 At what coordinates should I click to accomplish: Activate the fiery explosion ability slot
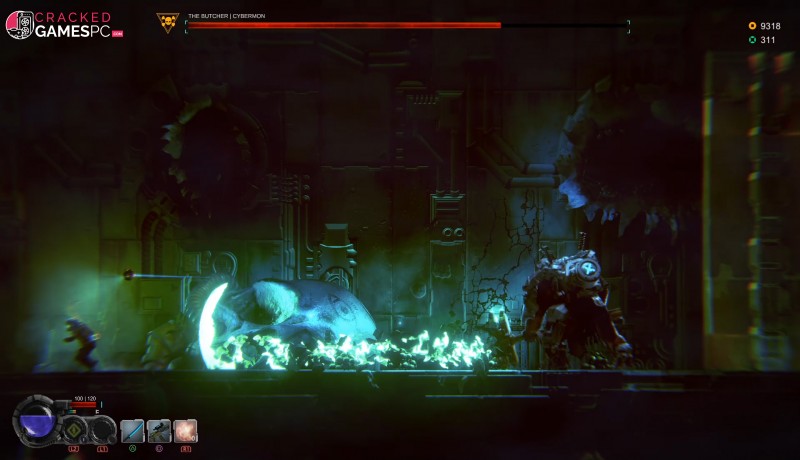[185, 431]
